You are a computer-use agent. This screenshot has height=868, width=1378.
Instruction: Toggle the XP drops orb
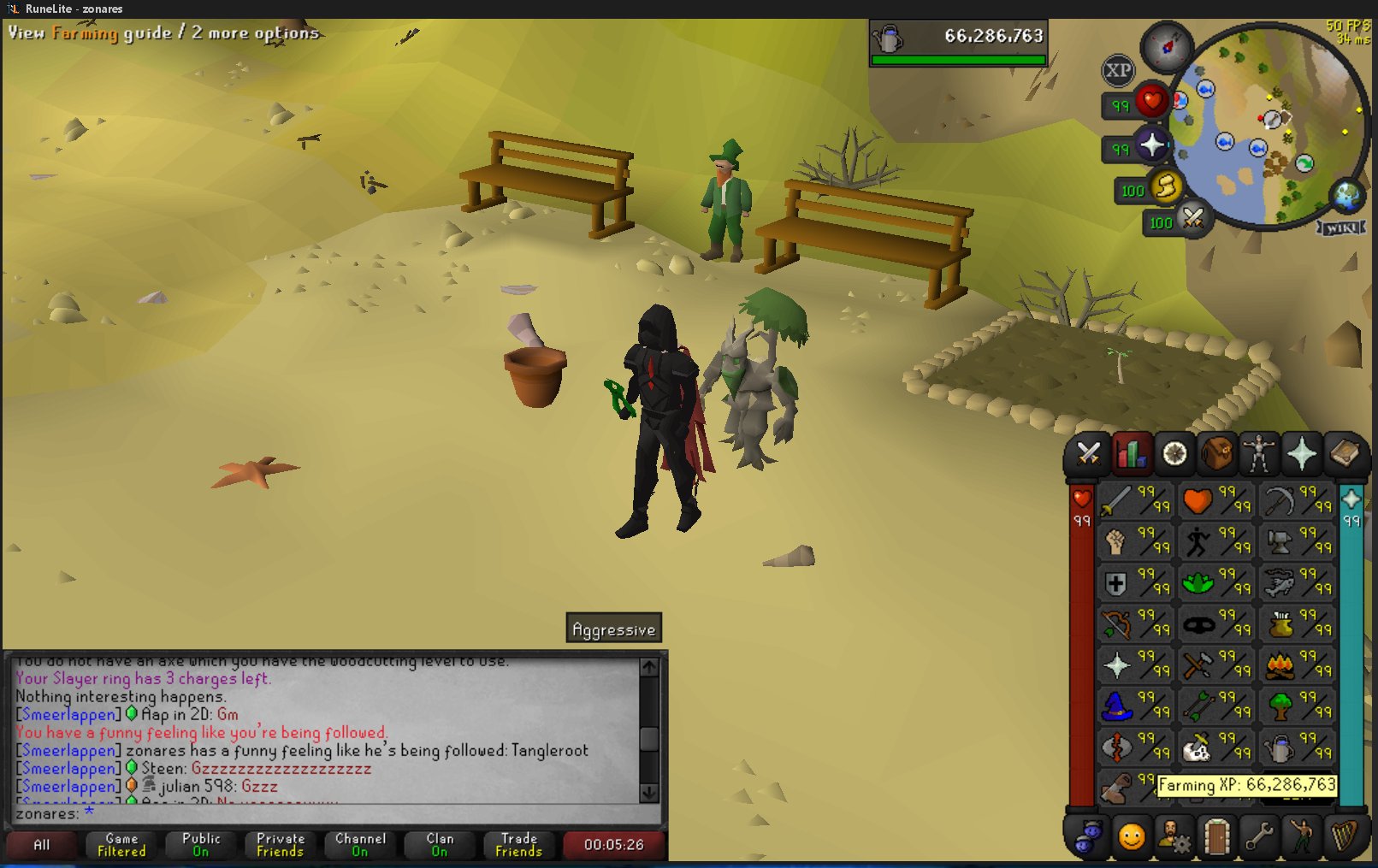(x=1118, y=71)
